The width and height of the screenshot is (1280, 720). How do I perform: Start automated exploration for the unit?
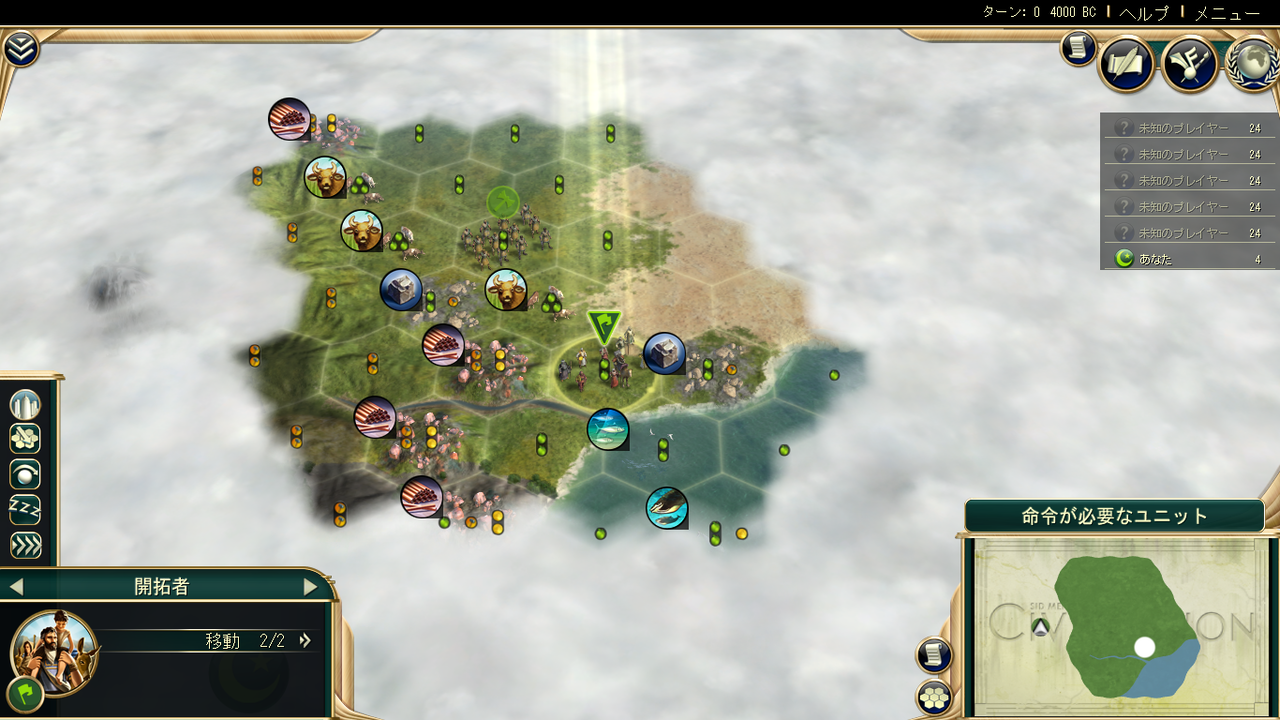pos(24,472)
